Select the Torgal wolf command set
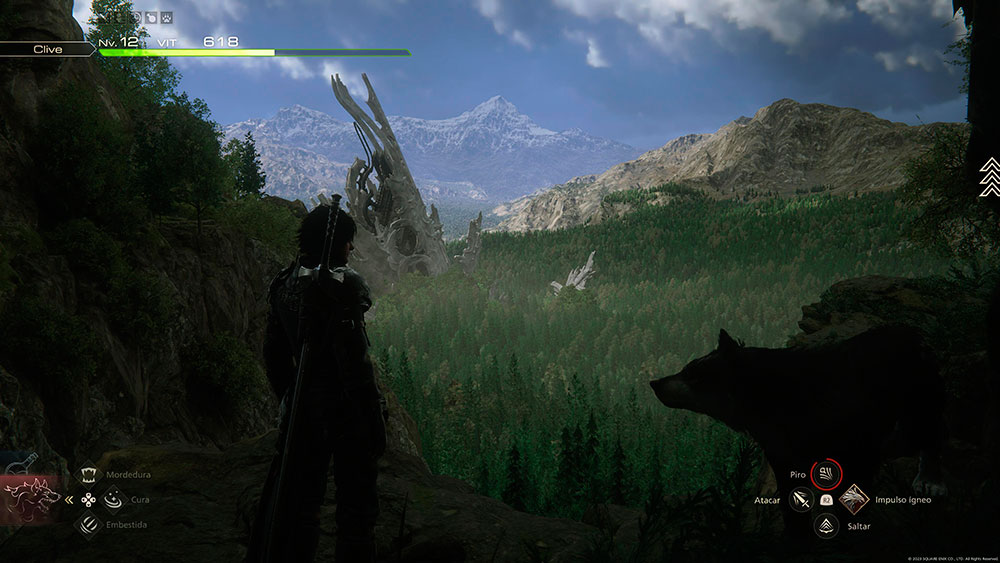Screen dimensions: 1000x563 [32, 497]
